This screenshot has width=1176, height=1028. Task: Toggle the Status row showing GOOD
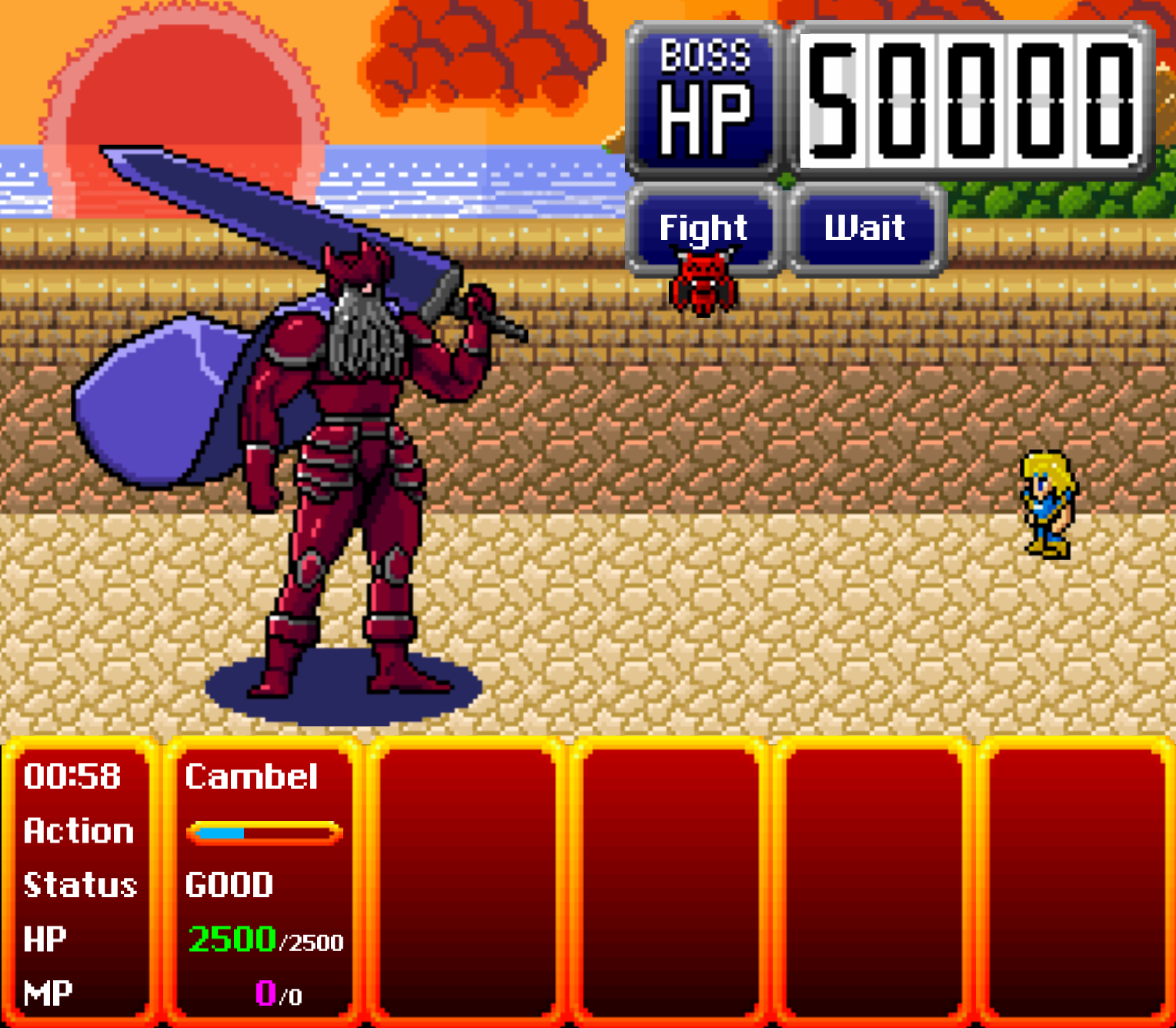(x=81, y=885)
